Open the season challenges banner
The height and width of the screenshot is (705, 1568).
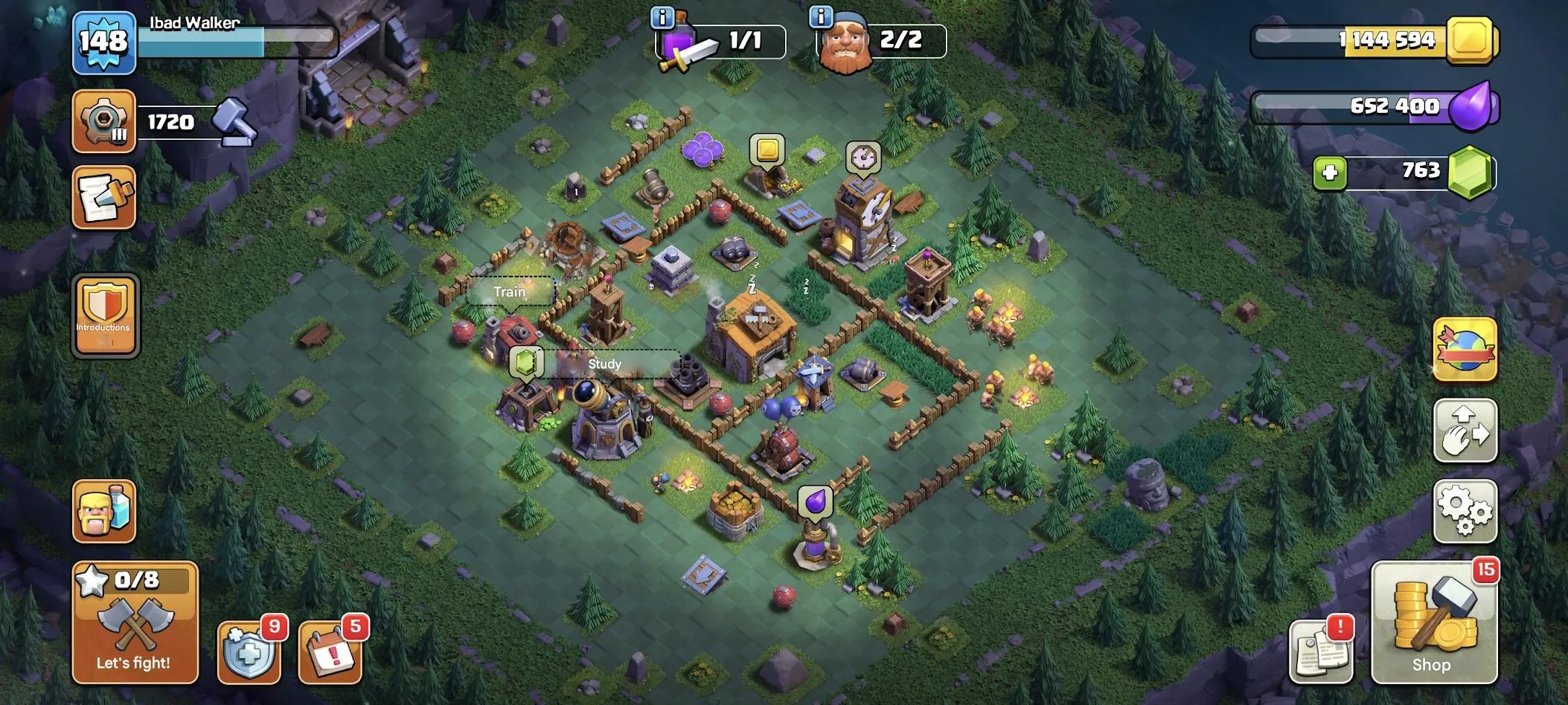click(x=1465, y=350)
